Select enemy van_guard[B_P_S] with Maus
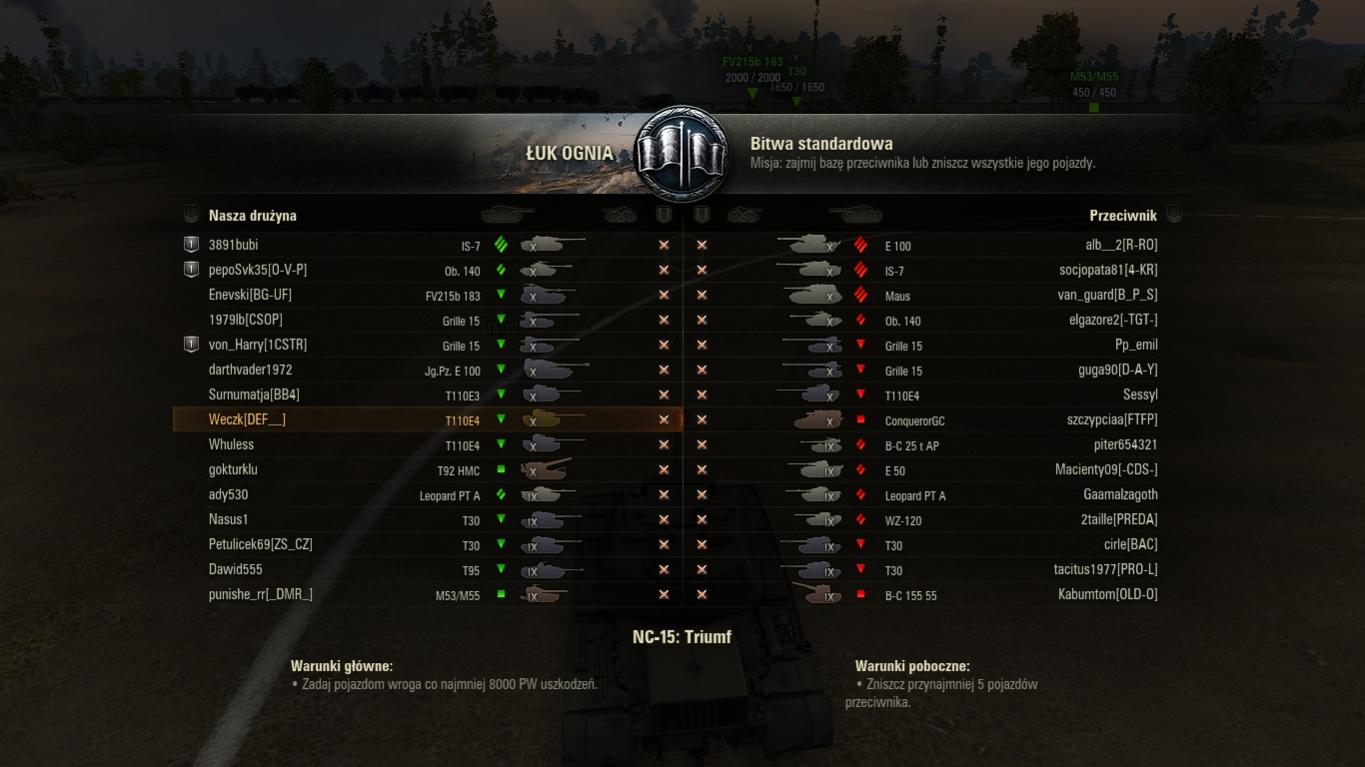The width and height of the screenshot is (1365, 767). (x=1107, y=295)
